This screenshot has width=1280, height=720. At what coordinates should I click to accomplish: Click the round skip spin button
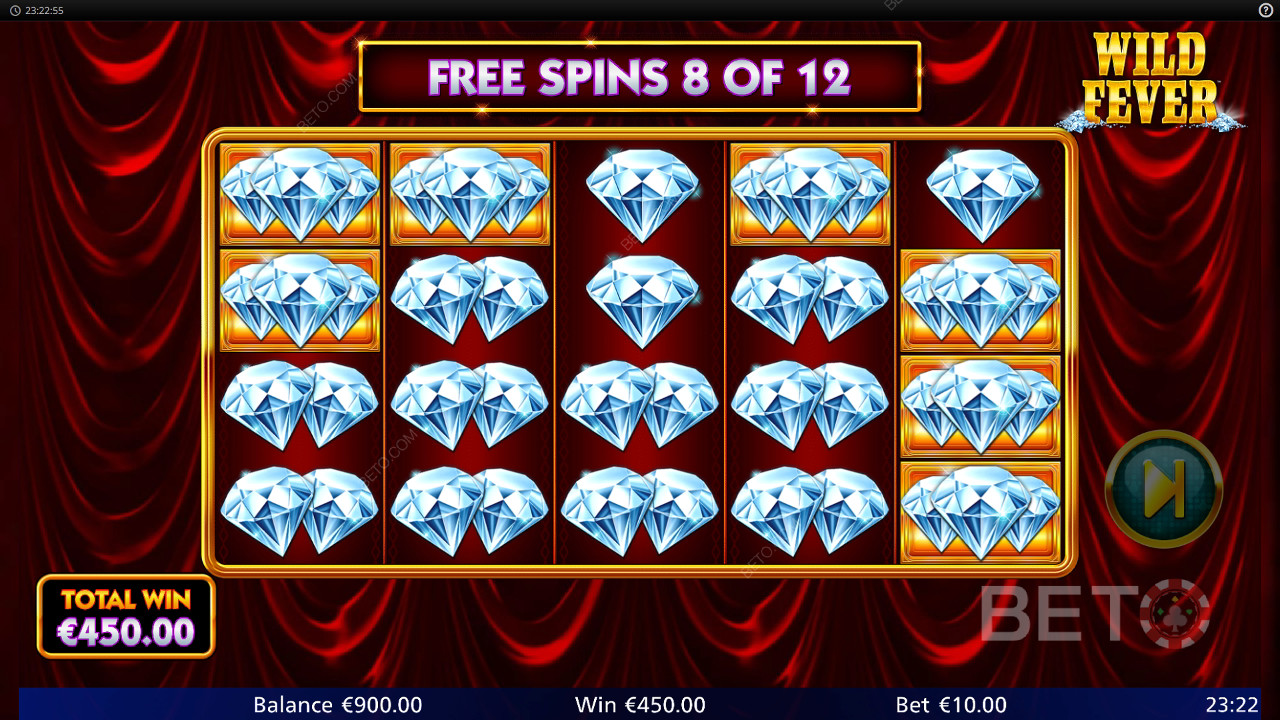pos(1163,488)
